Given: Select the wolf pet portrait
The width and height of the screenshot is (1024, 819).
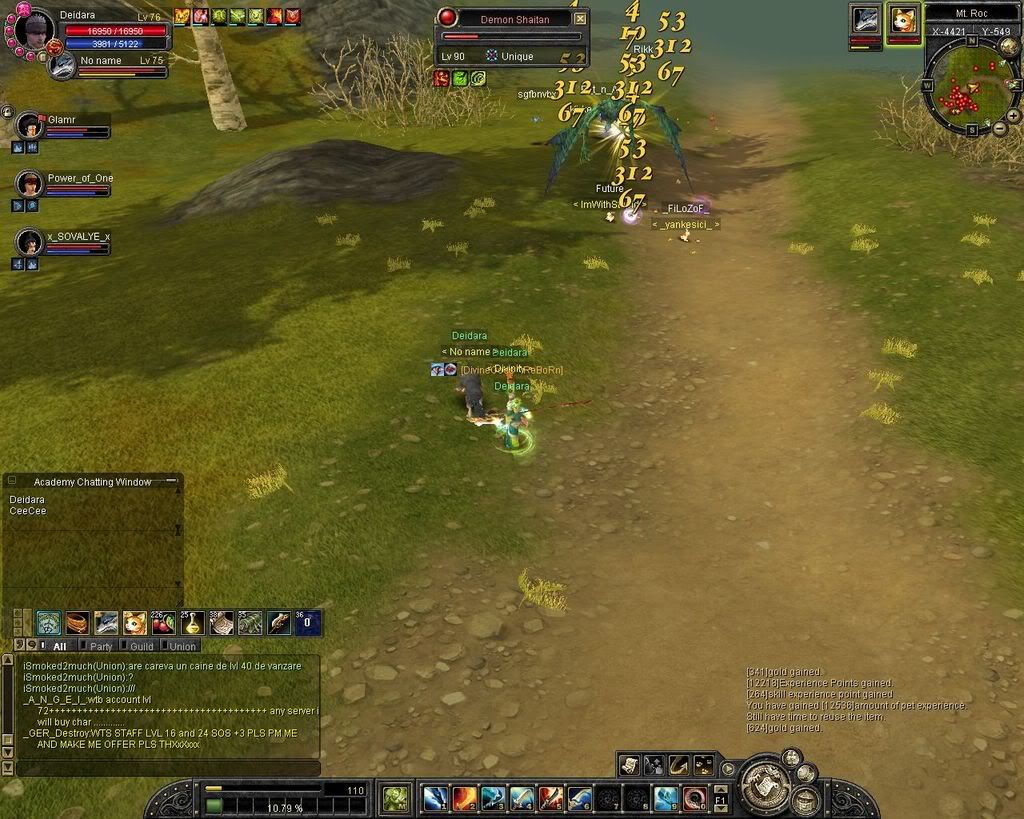Looking at the screenshot, I should point(865,20).
